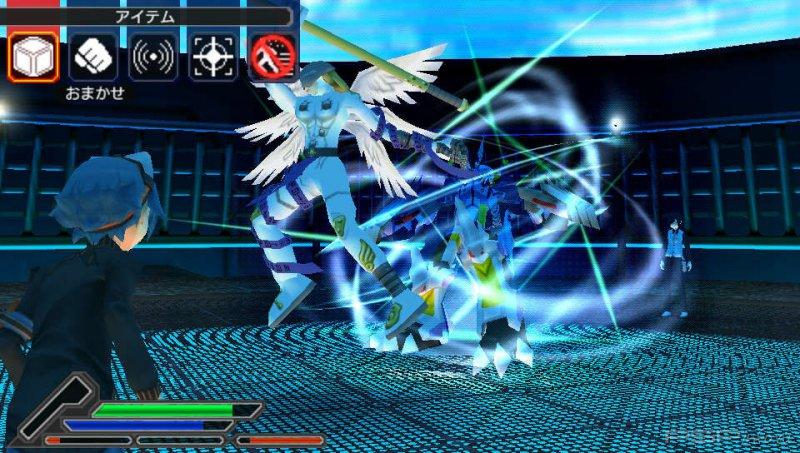
Task: Choose the fist command icon
Action: click(x=93, y=57)
